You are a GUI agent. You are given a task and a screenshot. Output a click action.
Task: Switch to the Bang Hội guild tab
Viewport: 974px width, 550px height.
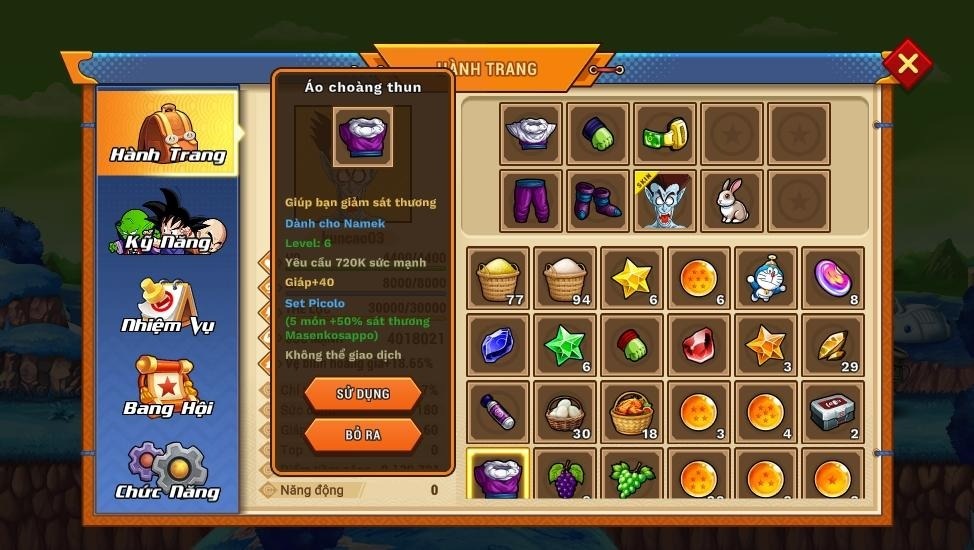coord(168,388)
